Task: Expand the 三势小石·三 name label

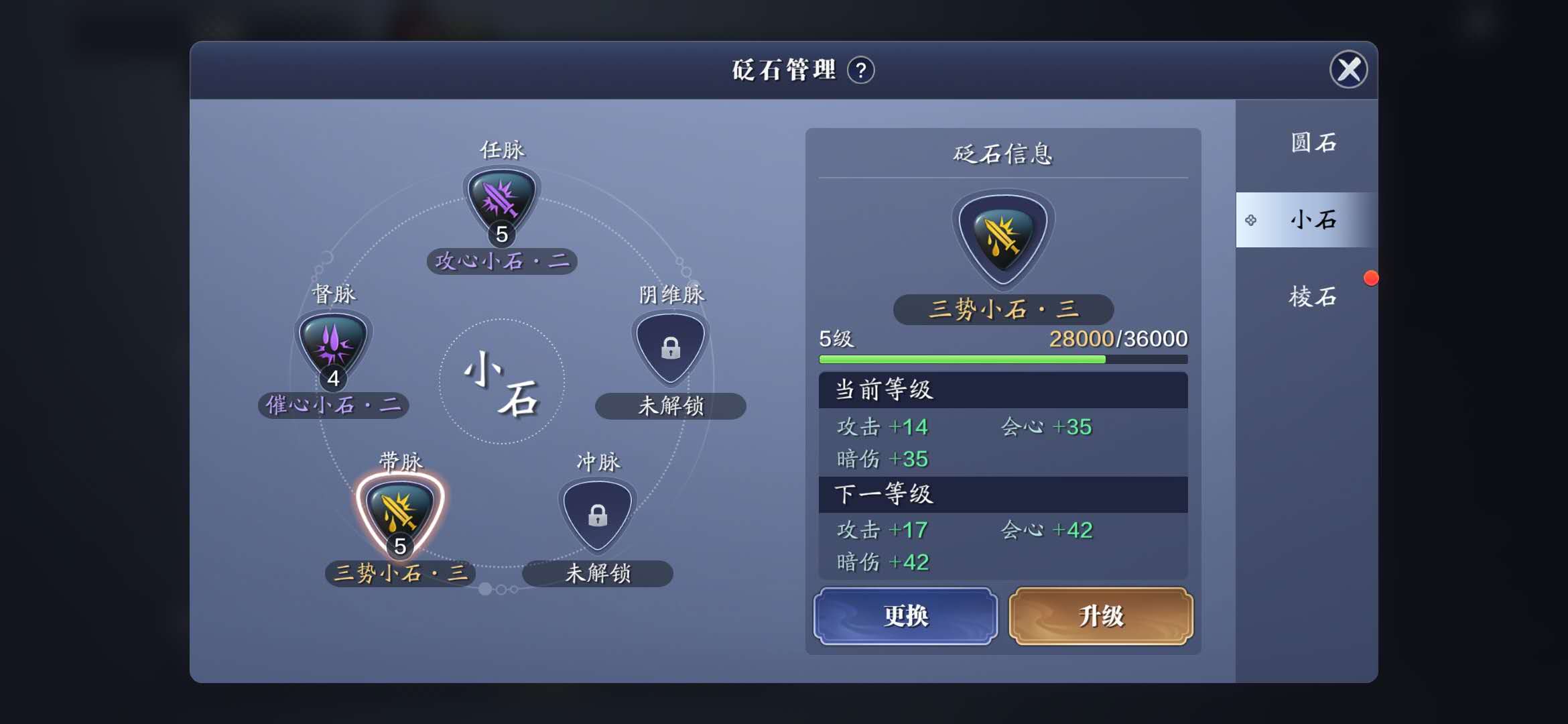Action: [1002, 310]
